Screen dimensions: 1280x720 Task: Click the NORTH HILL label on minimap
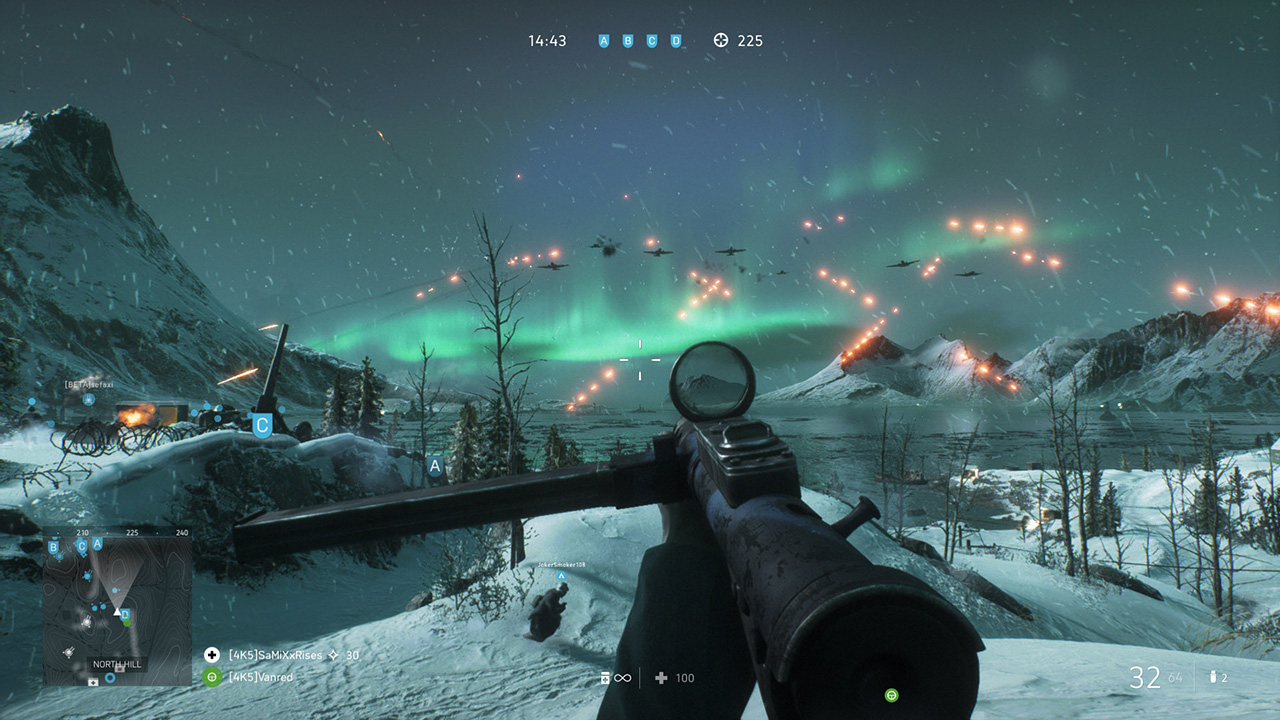(116, 664)
